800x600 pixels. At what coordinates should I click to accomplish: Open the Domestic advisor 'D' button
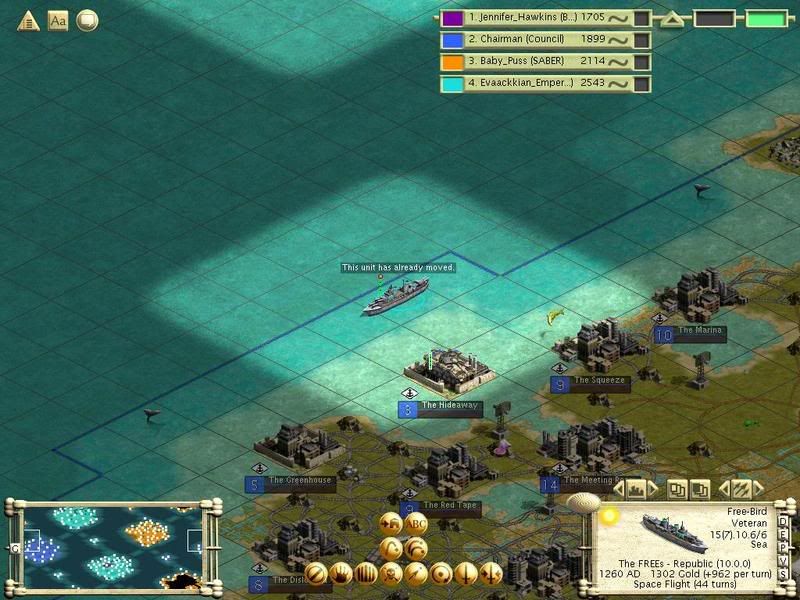point(783,521)
